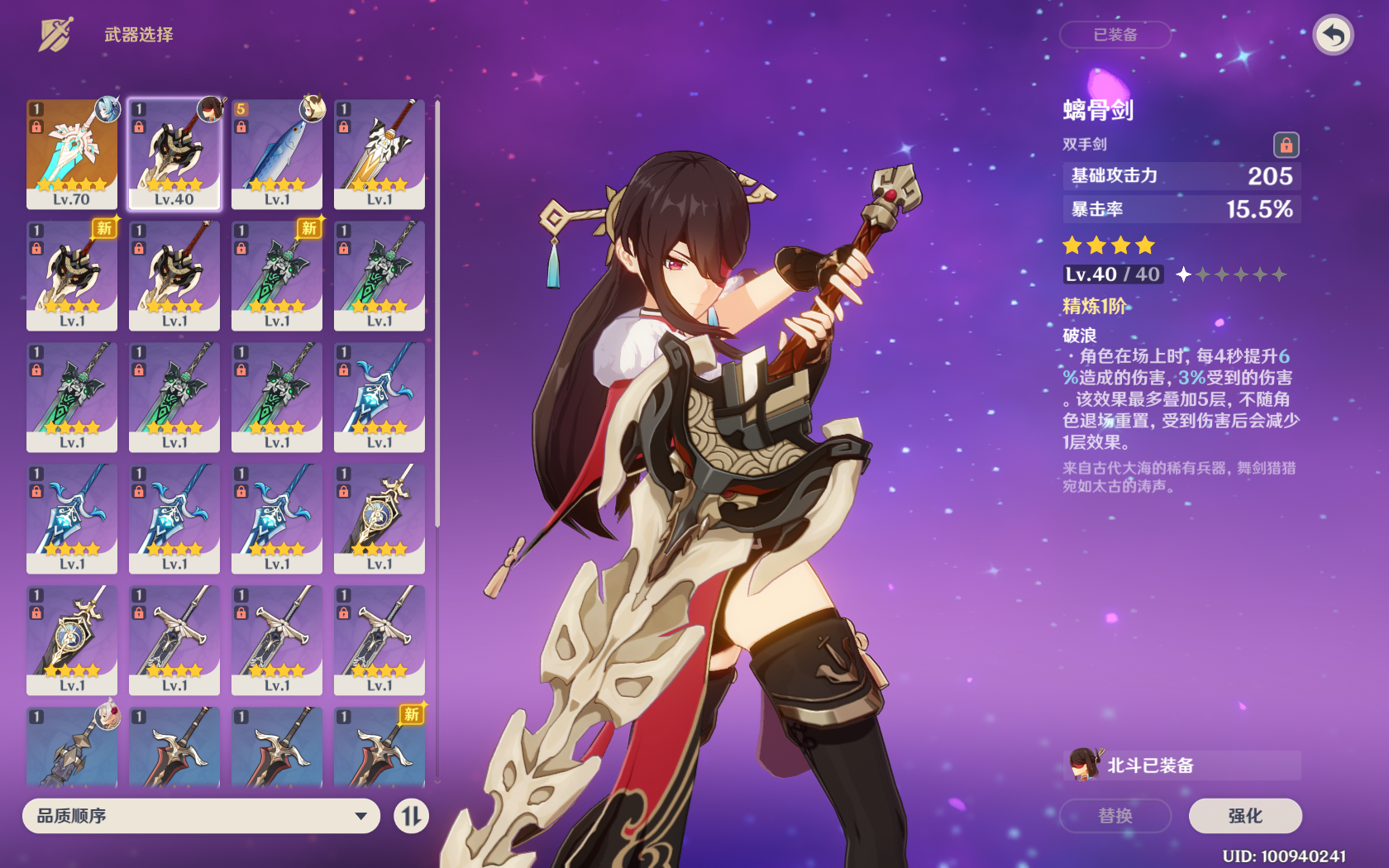Click the 强化 enhance button

pyautogui.click(x=1244, y=816)
